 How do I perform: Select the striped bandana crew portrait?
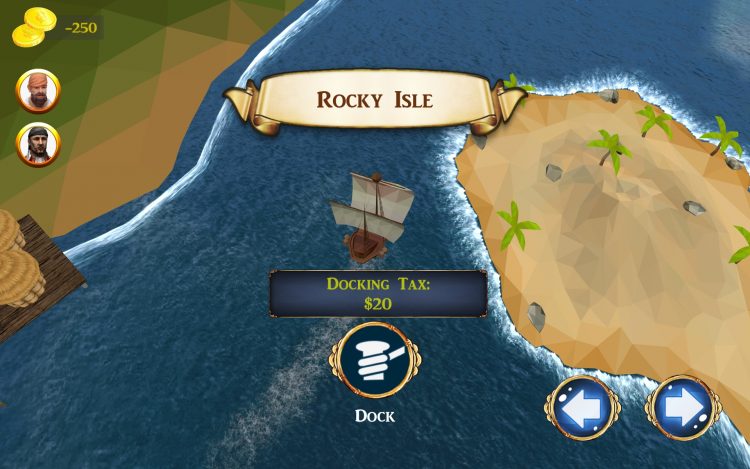[38, 144]
